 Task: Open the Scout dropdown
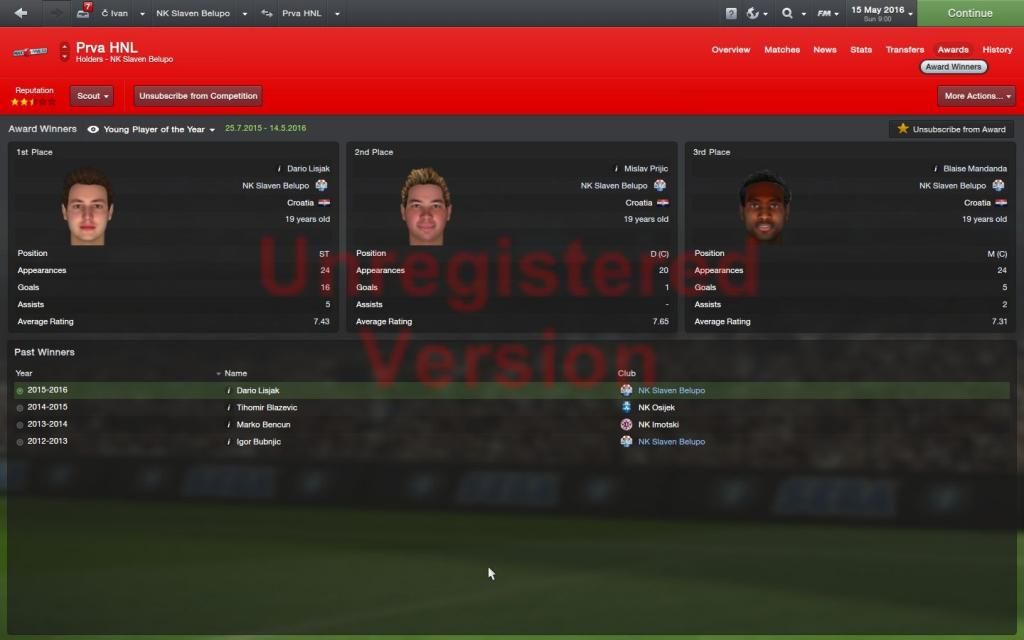click(x=91, y=96)
